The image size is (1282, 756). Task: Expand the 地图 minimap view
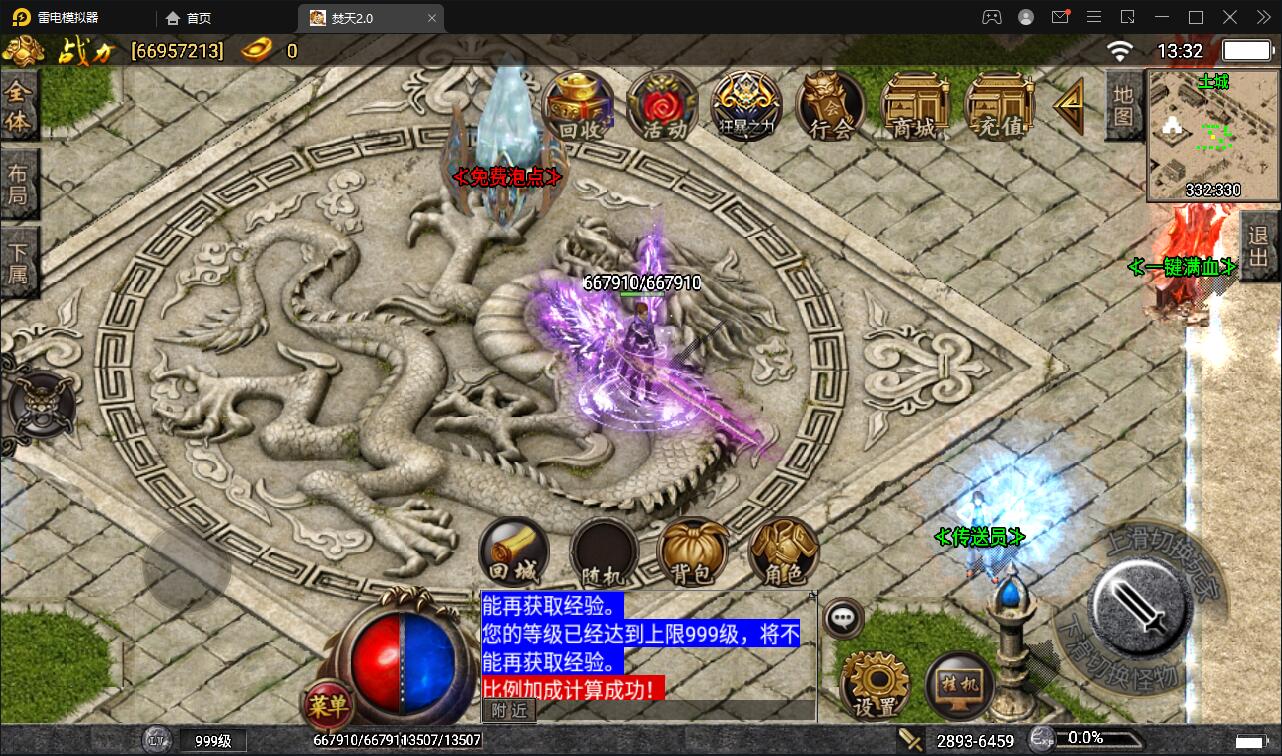(x=1123, y=106)
